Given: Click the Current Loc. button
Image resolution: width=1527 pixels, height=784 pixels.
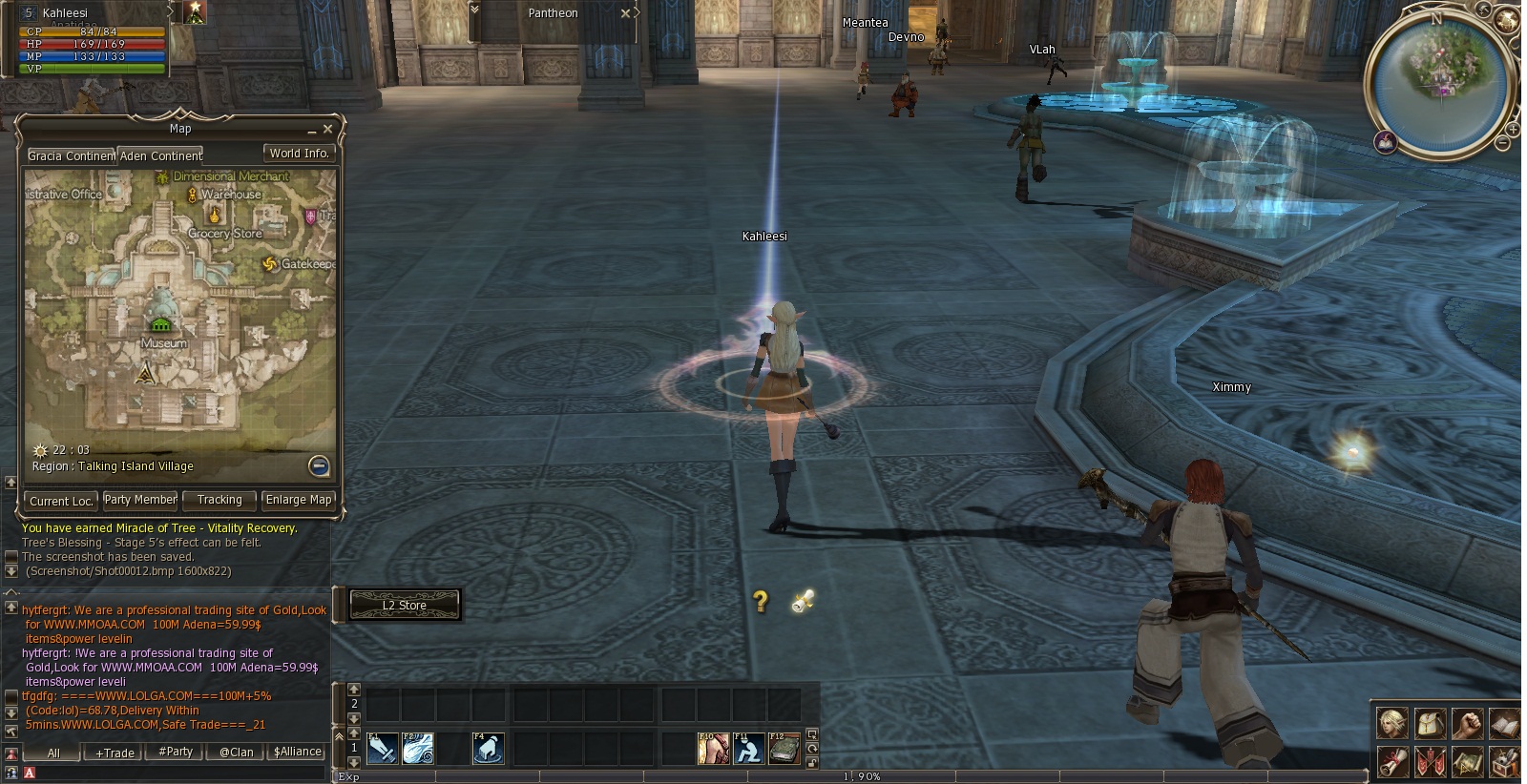Looking at the screenshot, I should [61, 501].
